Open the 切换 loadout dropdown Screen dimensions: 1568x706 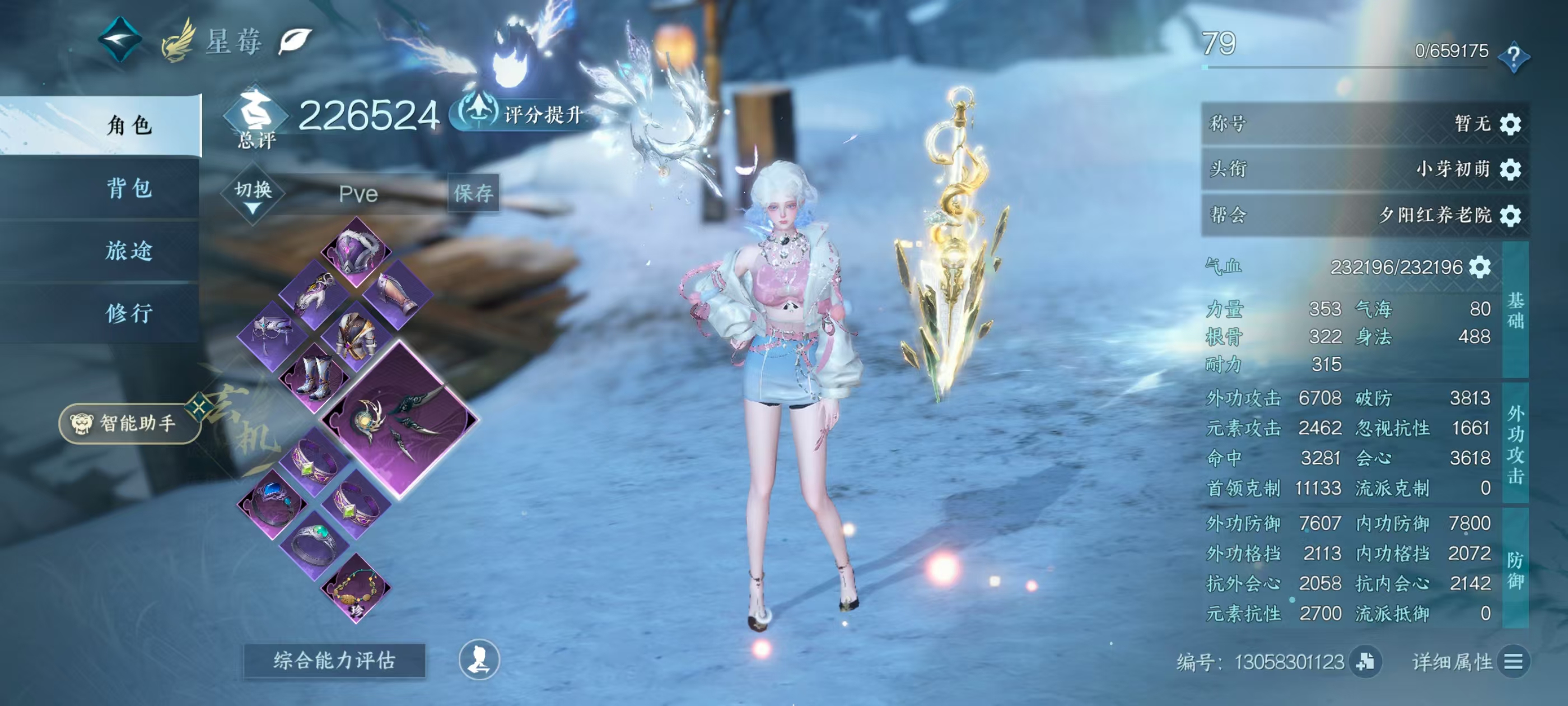coord(253,195)
